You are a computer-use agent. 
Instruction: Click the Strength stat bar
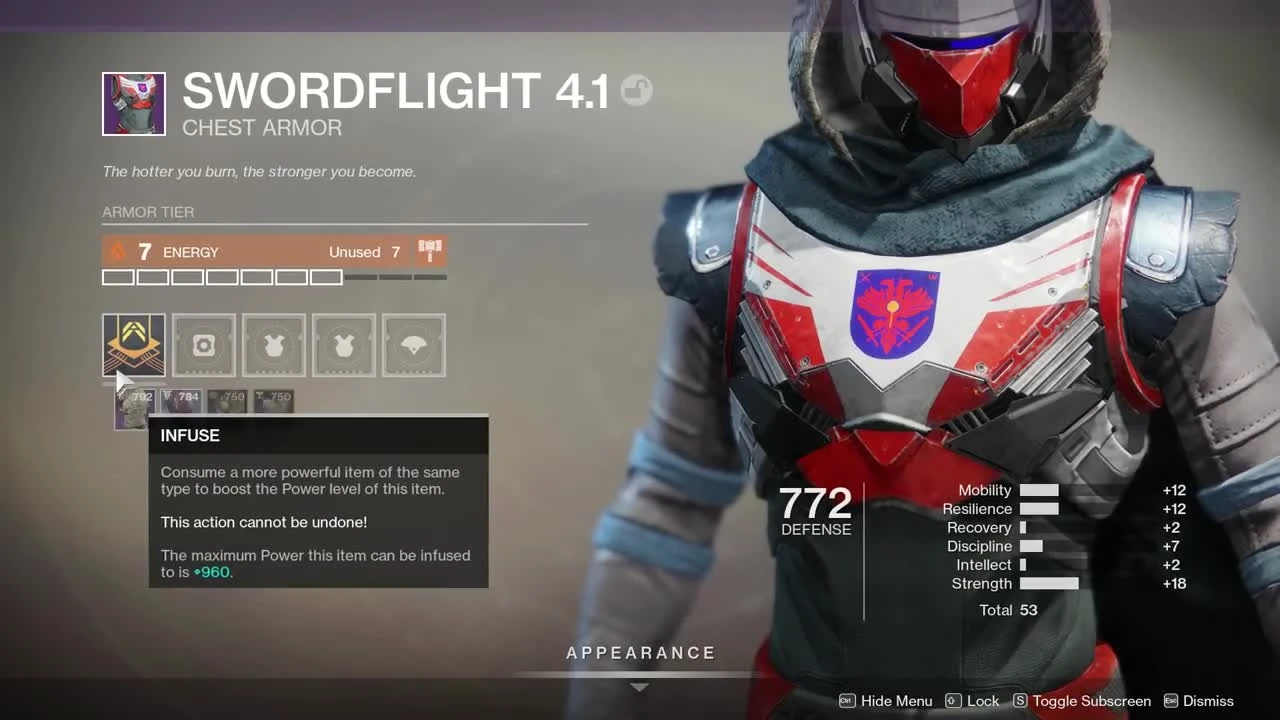tap(1048, 583)
